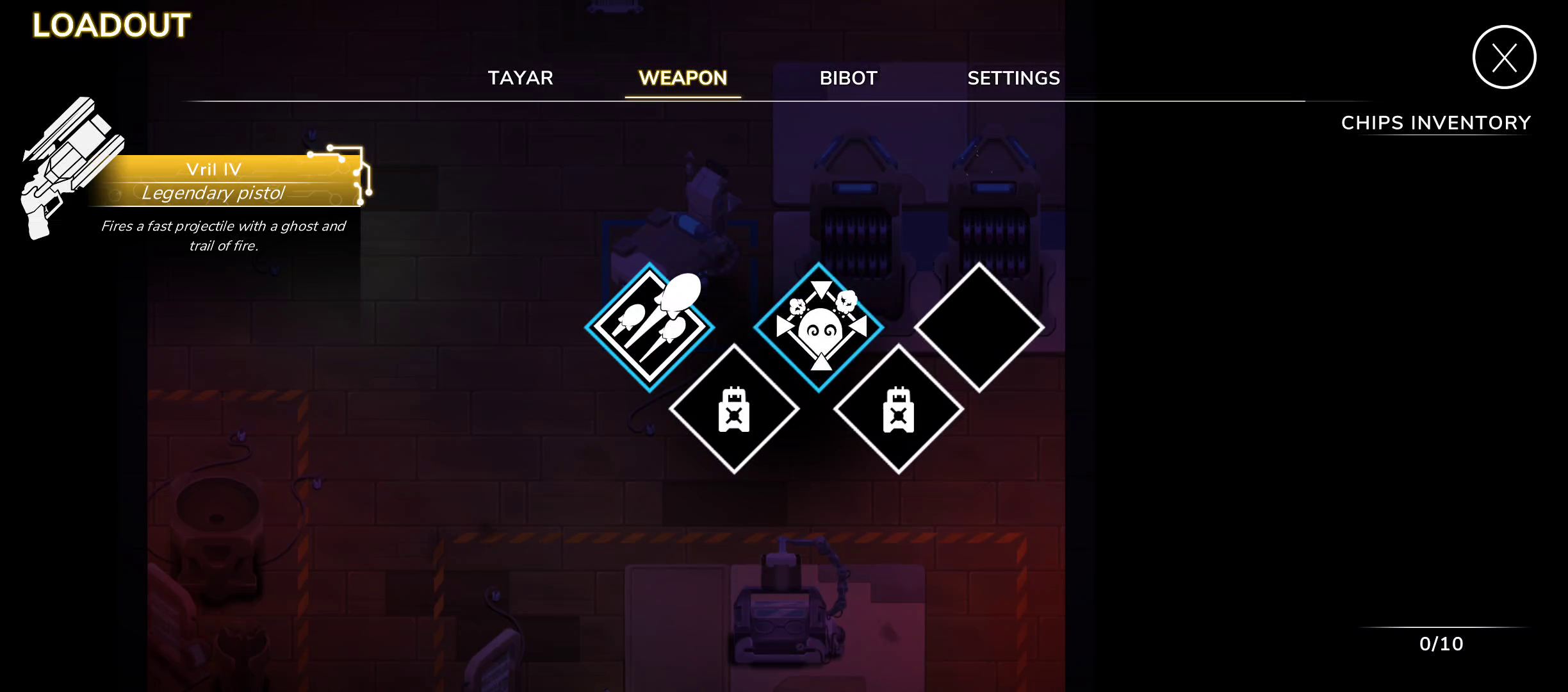1568x692 pixels.
Task: Select the highlighted multi-shot weapon chip
Action: [x=649, y=327]
